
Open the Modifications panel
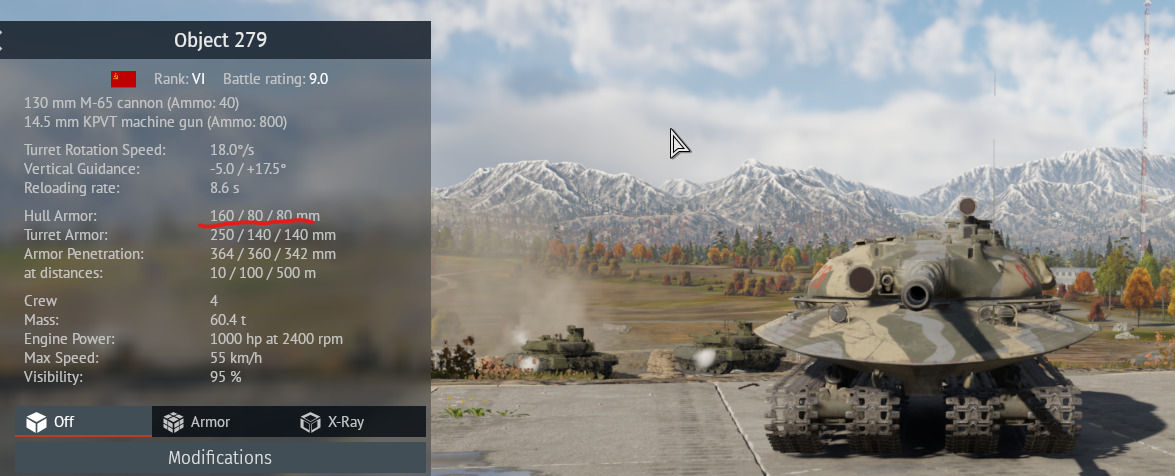click(x=220, y=458)
